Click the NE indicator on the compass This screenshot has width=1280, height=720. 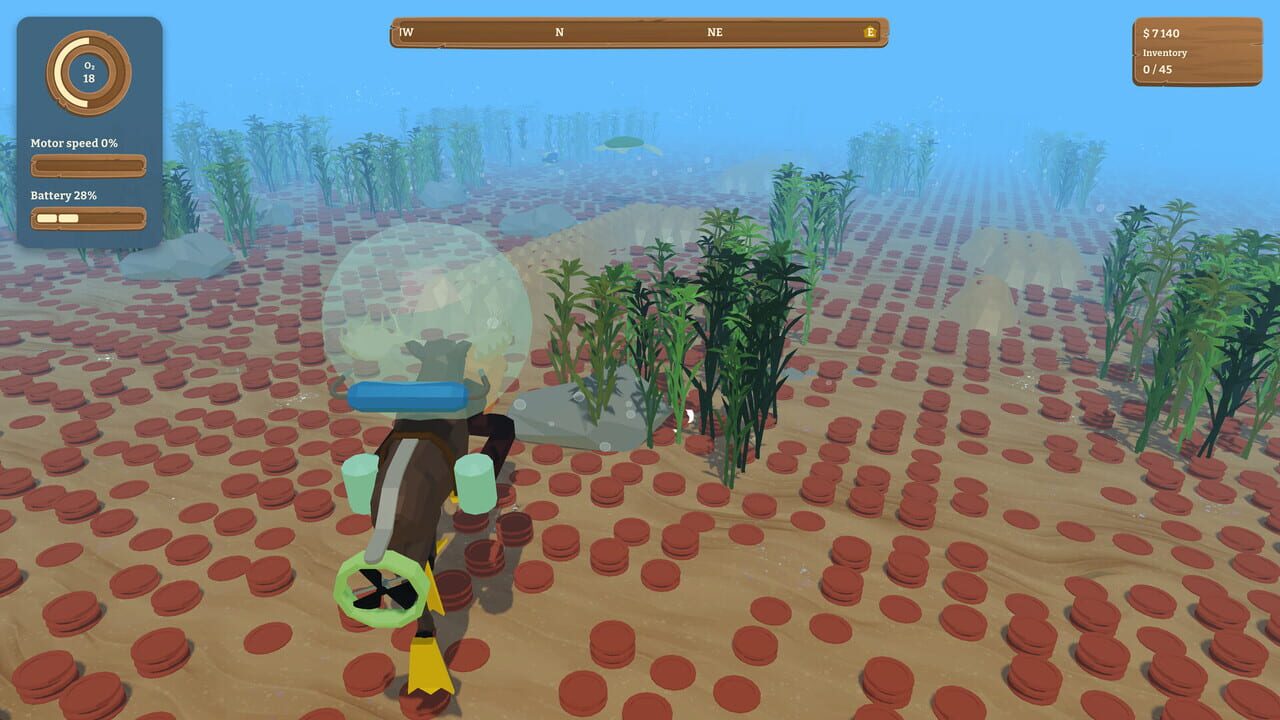(x=713, y=32)
